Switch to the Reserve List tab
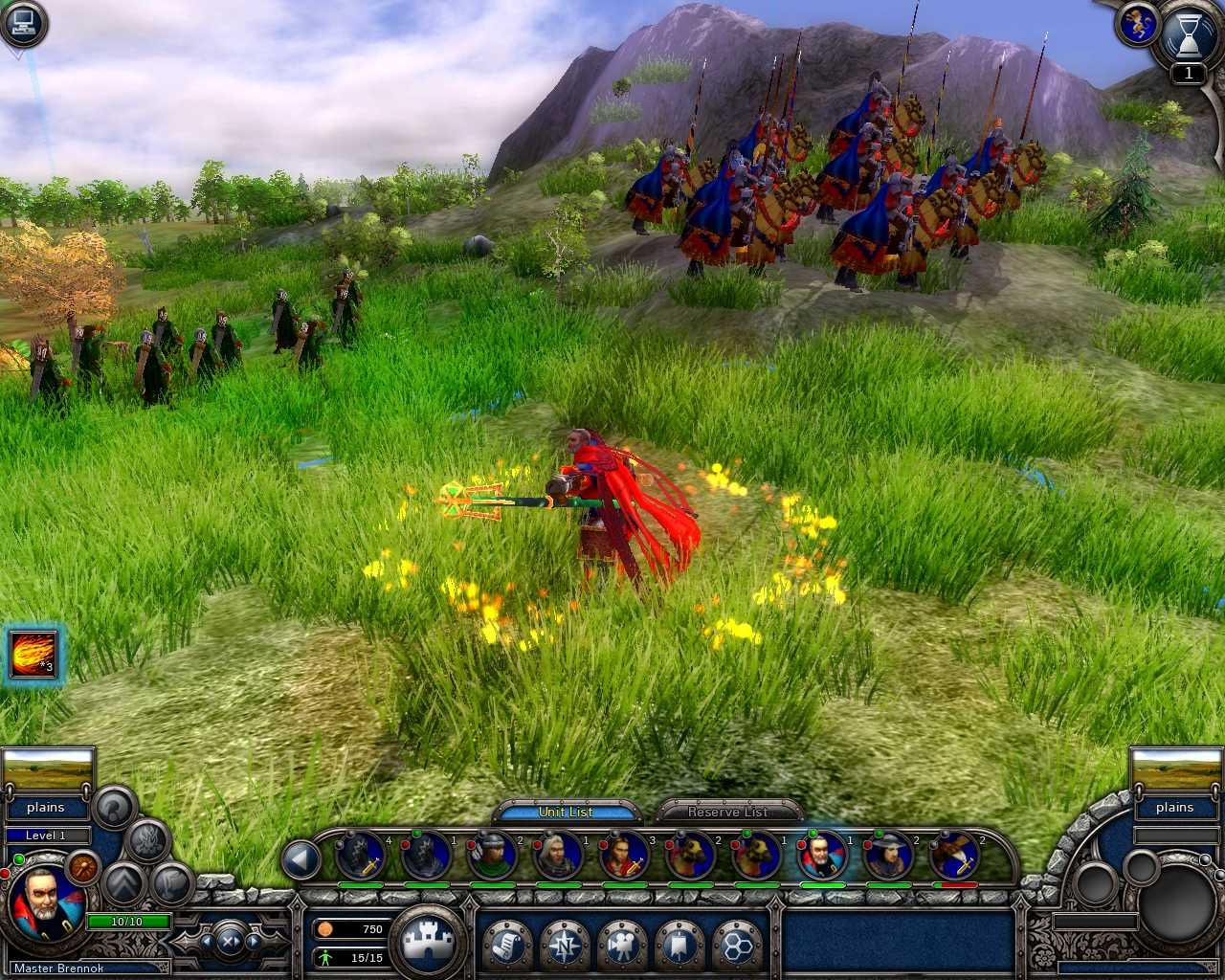 coord(727,812)
